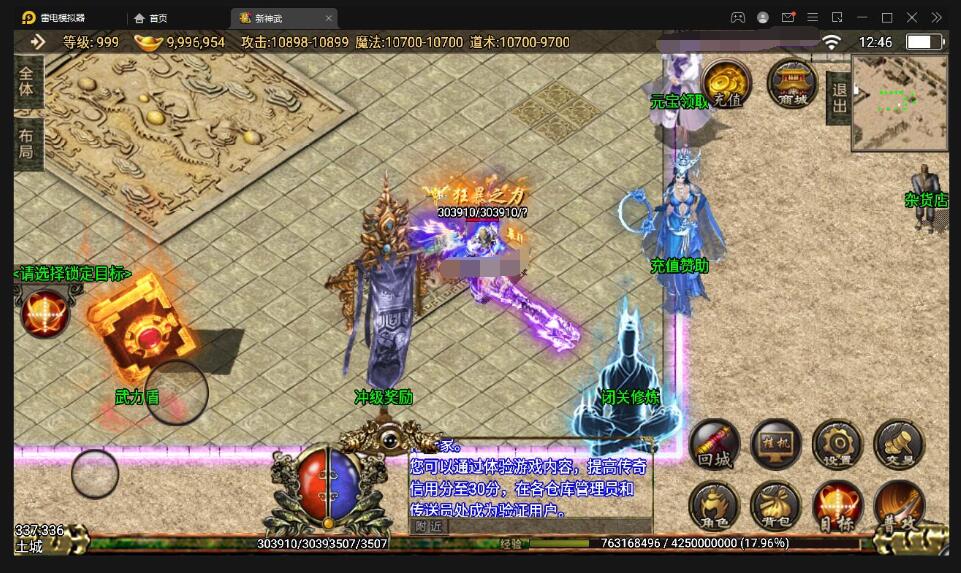
Task: Switch to the 全体 tab
Action: point(26,82)
